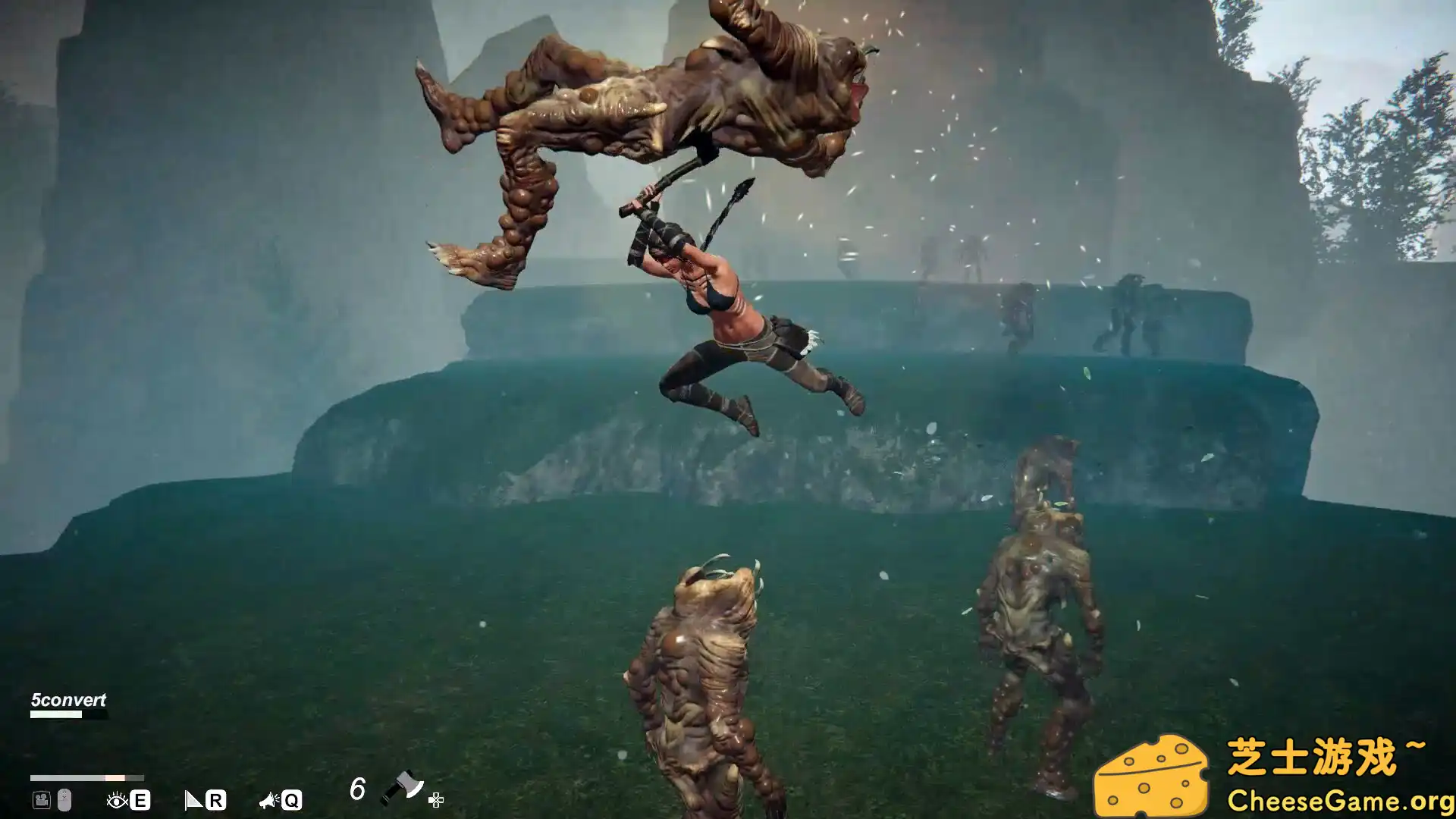Click the mouse control icon
1456x819 pixels.
(x=64, y=800)
